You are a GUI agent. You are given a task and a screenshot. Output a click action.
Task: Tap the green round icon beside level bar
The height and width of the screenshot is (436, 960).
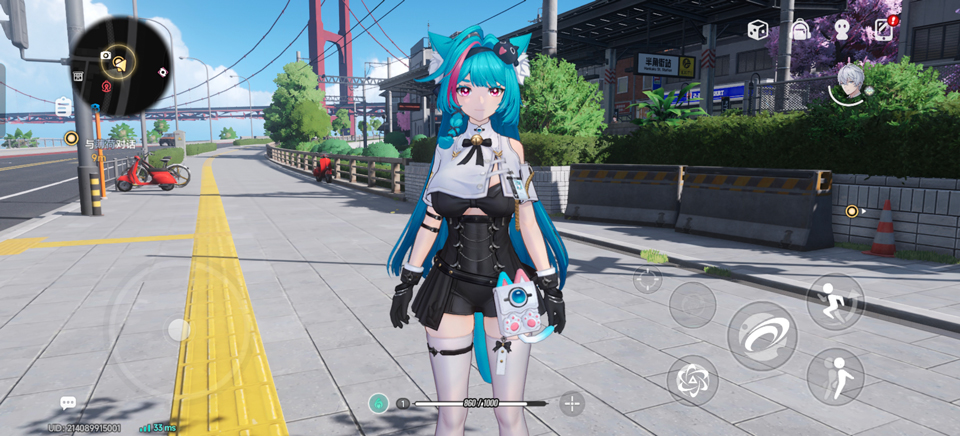378,403
